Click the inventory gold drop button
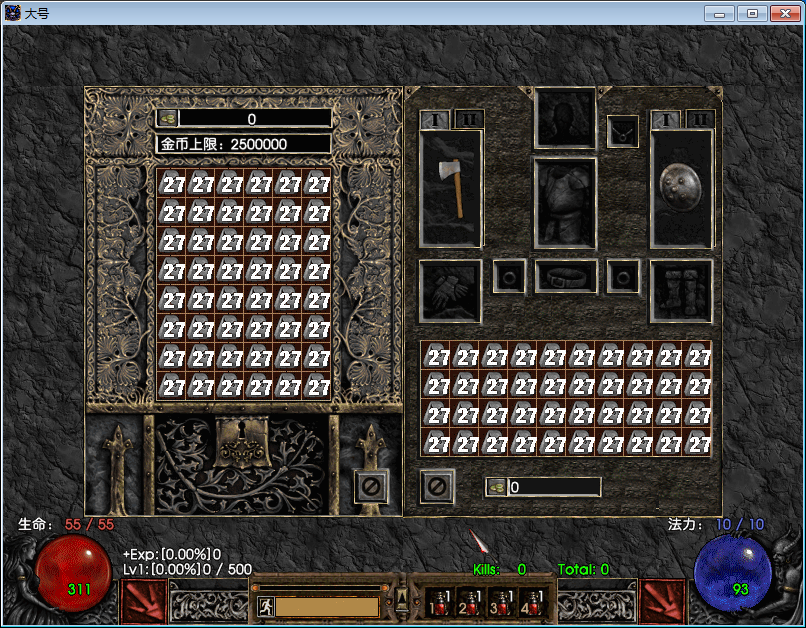The image size is (806, 628). click(496, 487)
